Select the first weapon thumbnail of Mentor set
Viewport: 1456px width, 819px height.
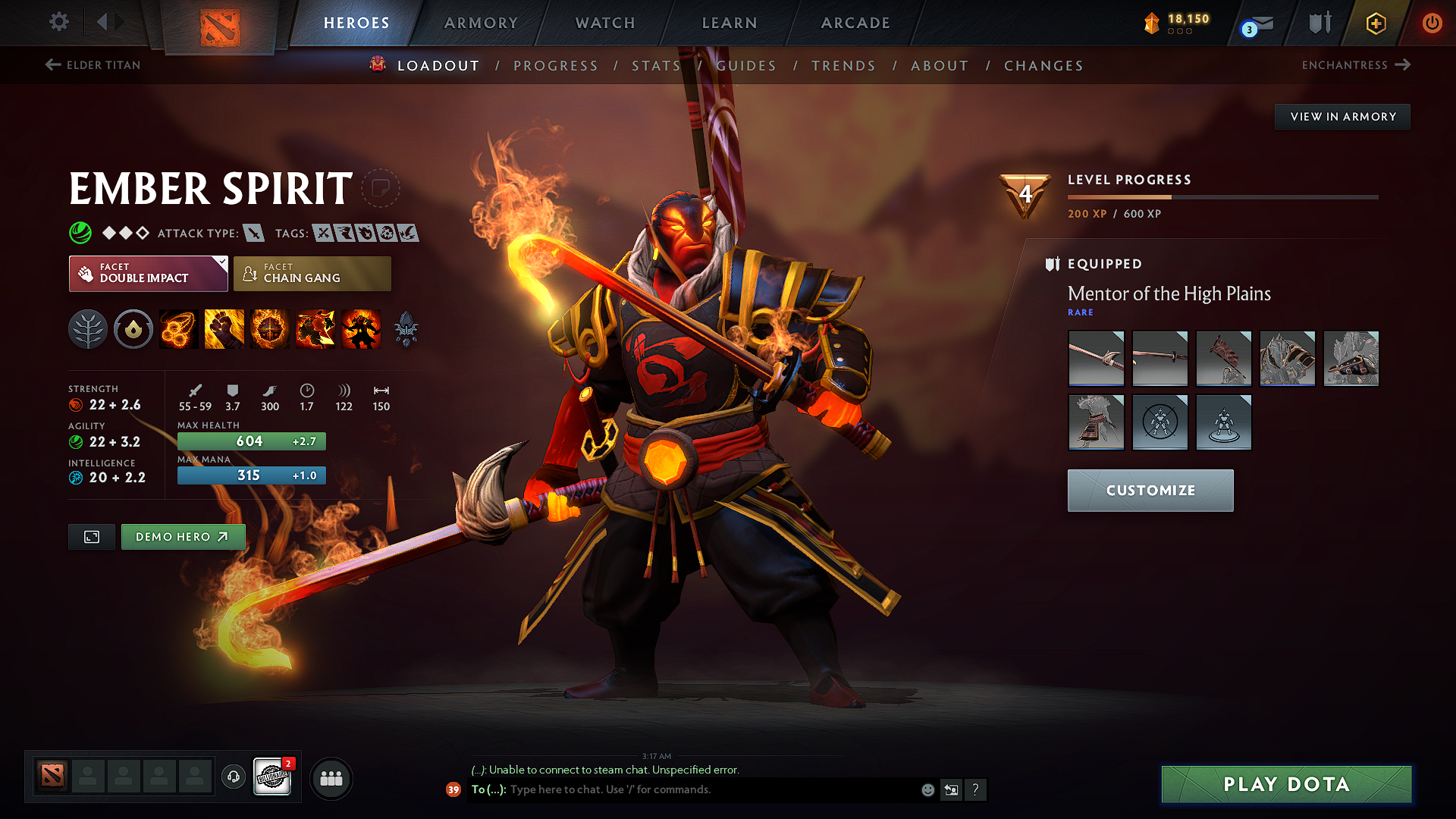click(x=1096, y=358)
